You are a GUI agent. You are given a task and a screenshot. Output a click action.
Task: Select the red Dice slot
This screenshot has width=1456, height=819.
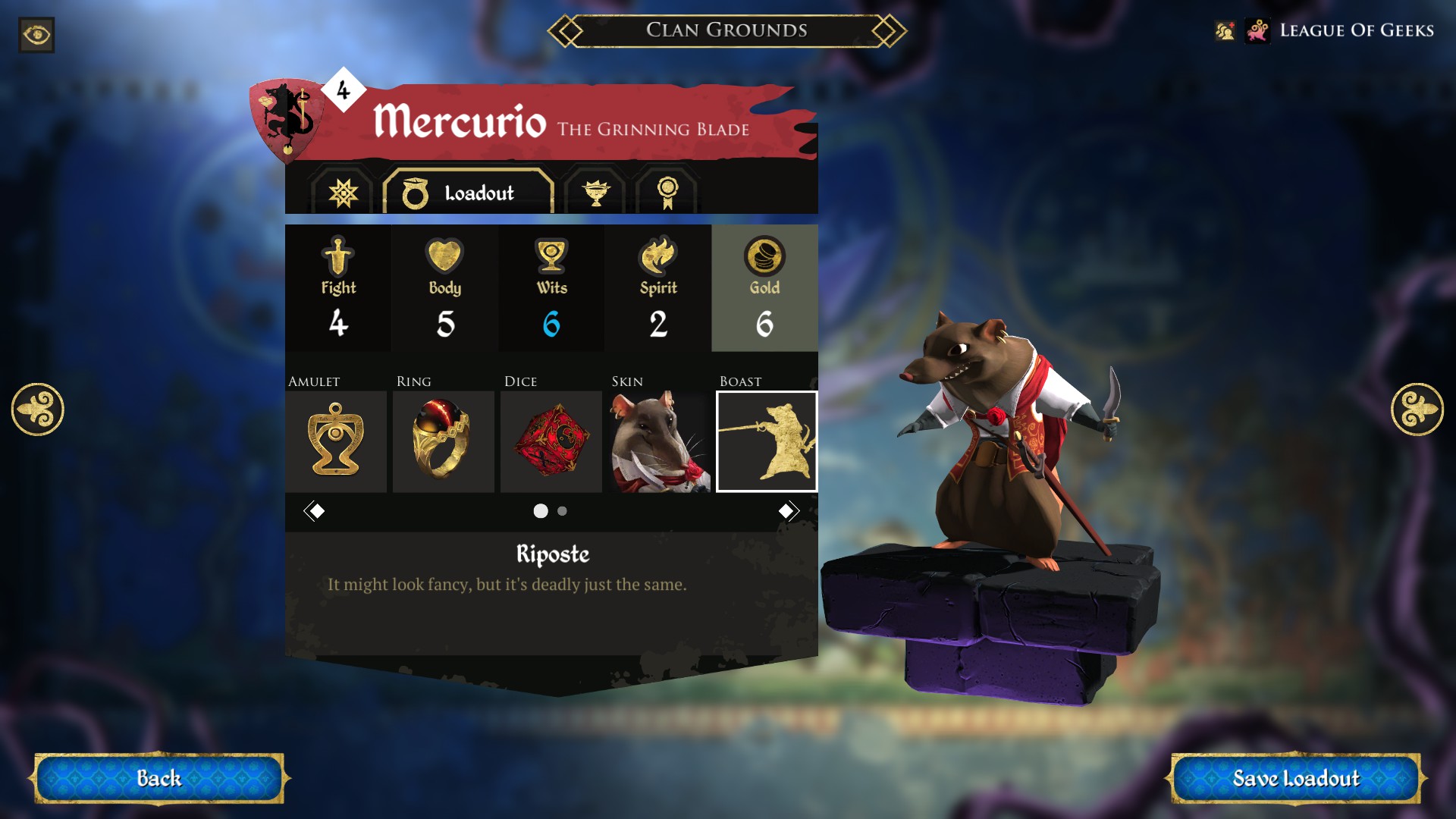pos(550,441)
